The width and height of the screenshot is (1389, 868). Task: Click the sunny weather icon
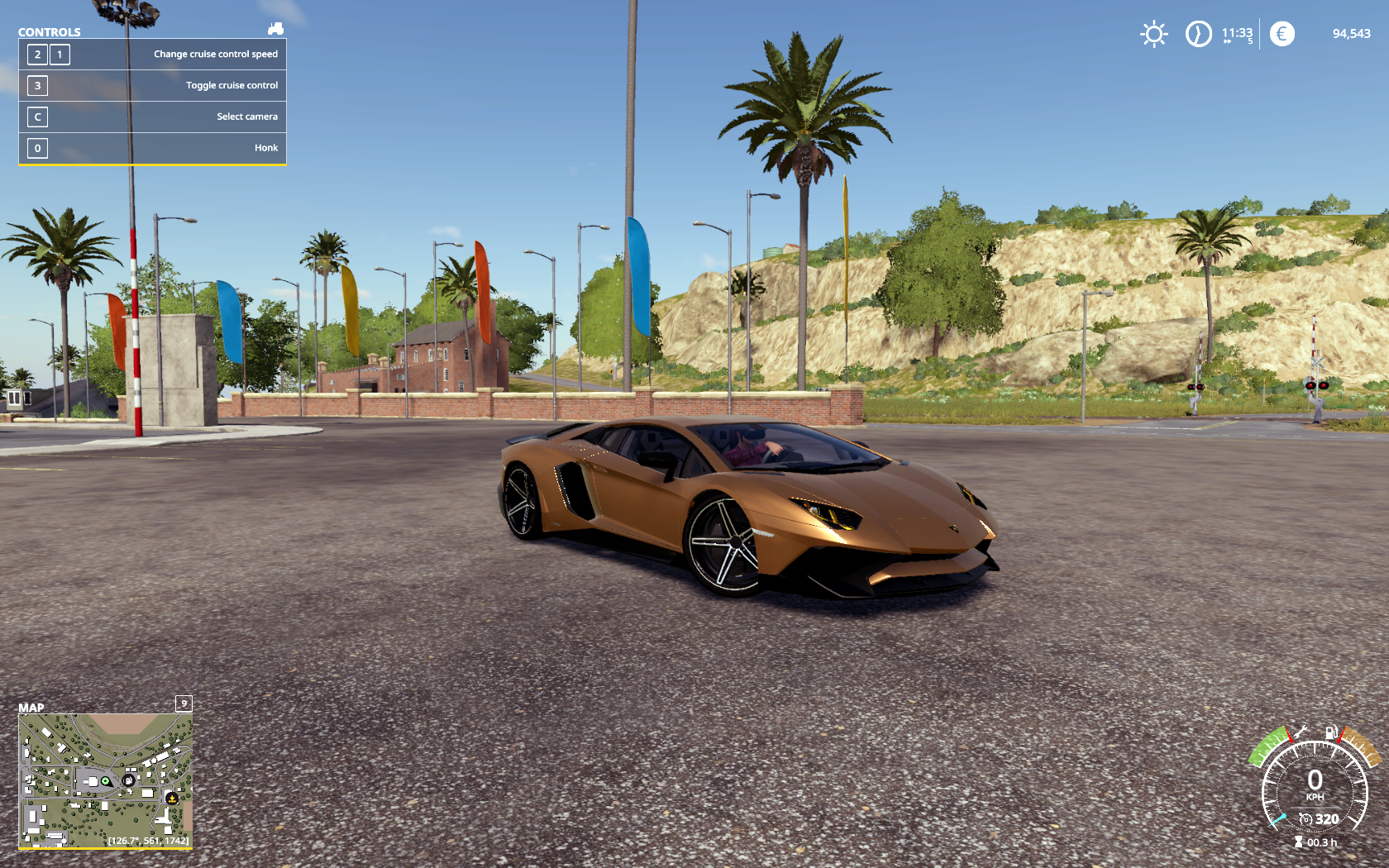point(1153,34)
